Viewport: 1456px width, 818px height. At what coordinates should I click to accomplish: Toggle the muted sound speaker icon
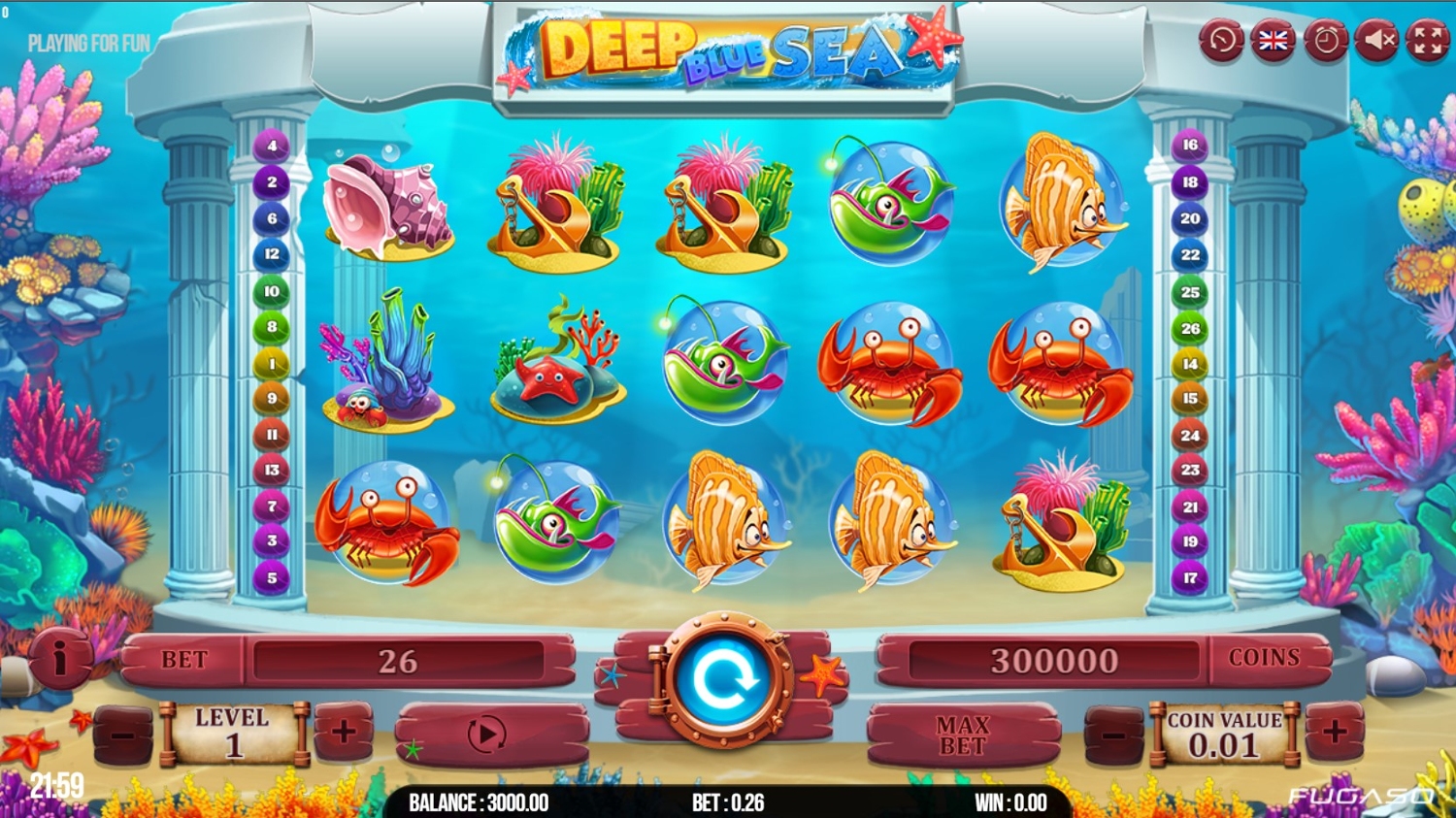tap(1376, 41)
